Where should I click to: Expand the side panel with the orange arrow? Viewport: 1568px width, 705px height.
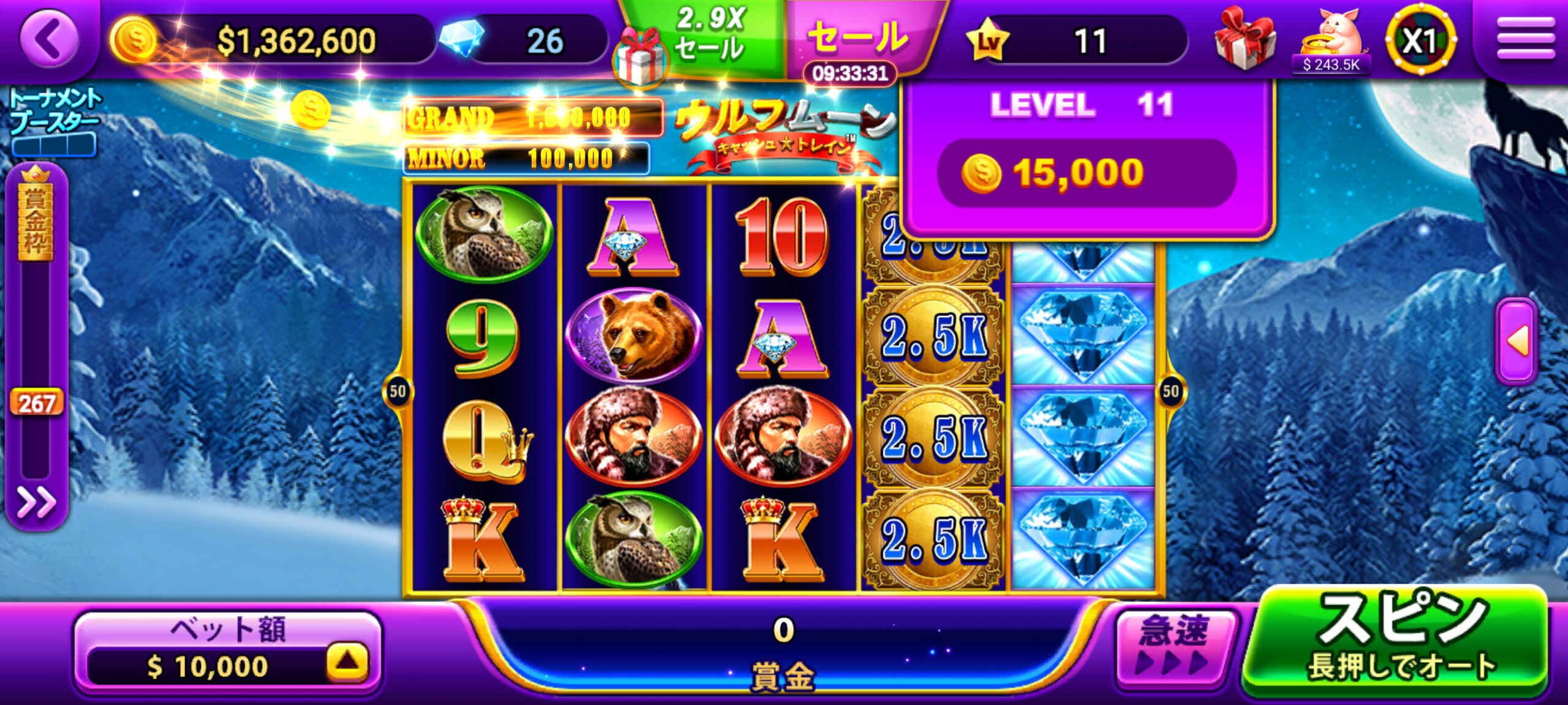[1517, 341]
